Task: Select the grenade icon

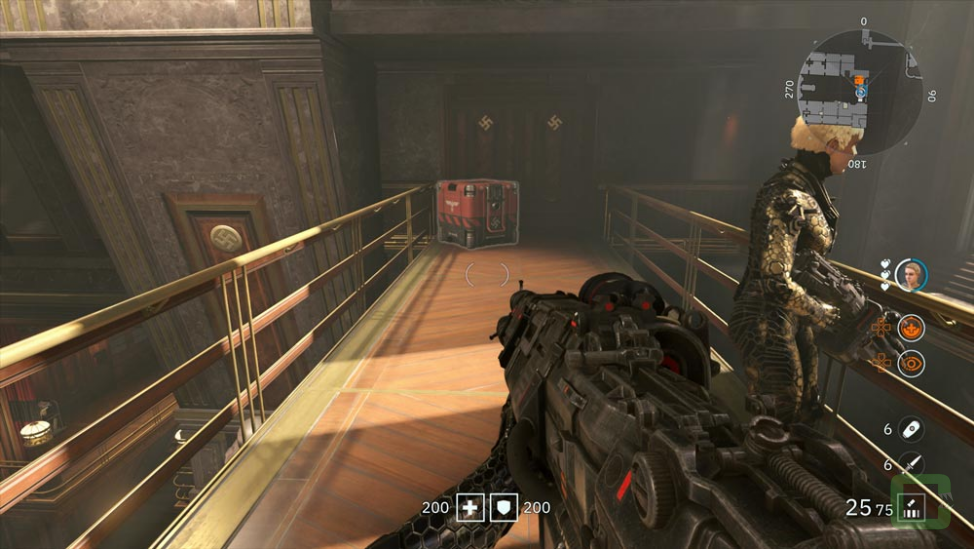Action: pyautogui.click(x=911, y=429)
